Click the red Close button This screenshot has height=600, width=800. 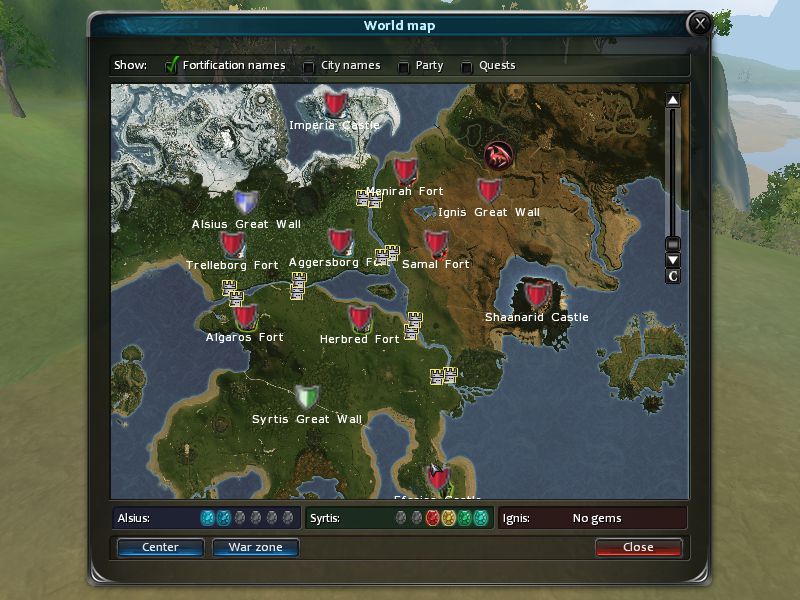(638, 547)
